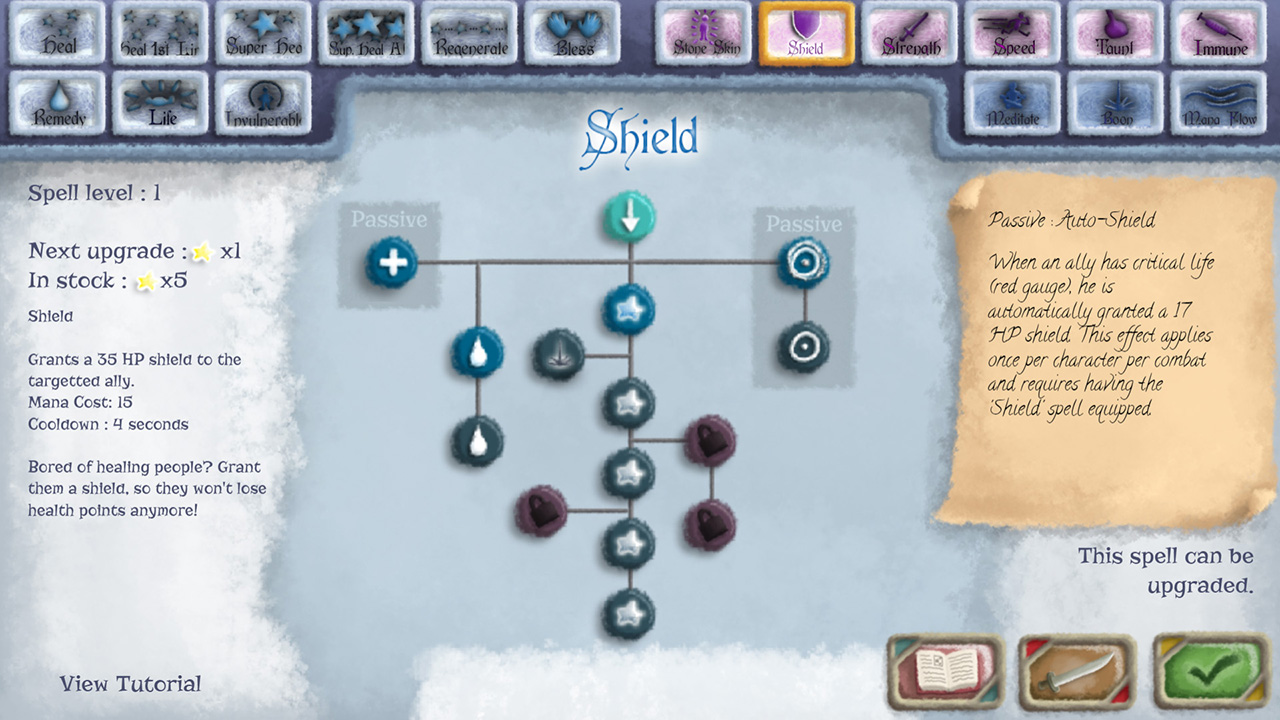
Task: Toggle the small target passive node below Auto-Shield
Action: (x=804, y=347)
